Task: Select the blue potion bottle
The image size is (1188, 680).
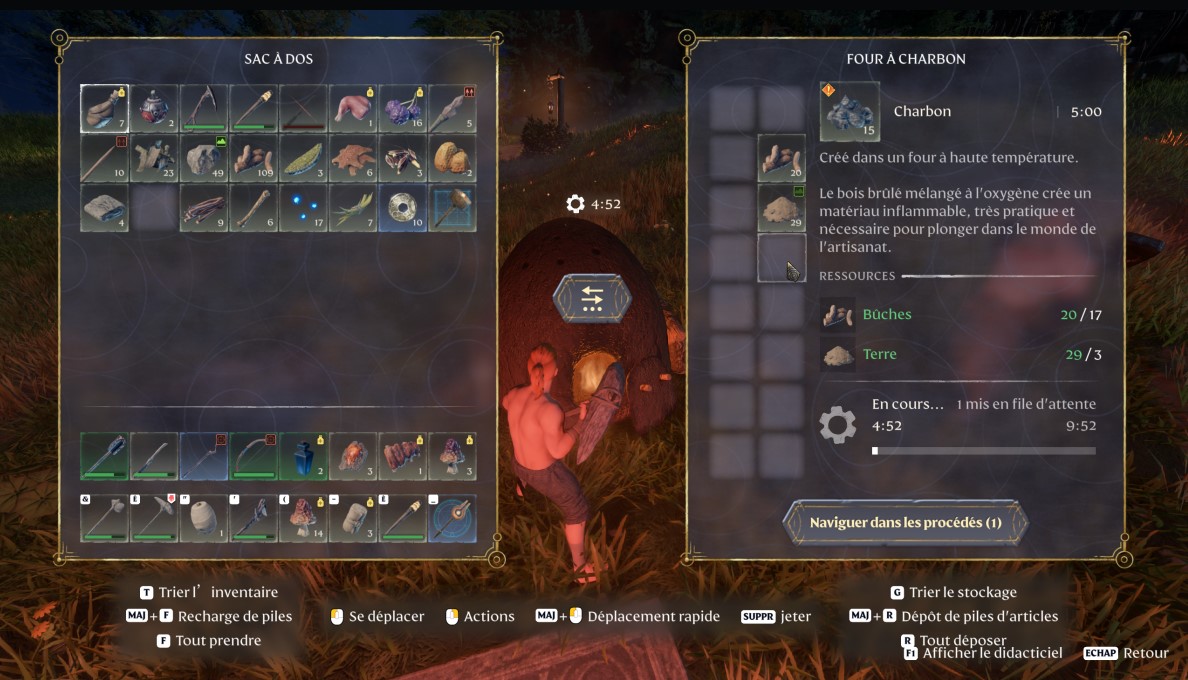Action: (303, 456)
